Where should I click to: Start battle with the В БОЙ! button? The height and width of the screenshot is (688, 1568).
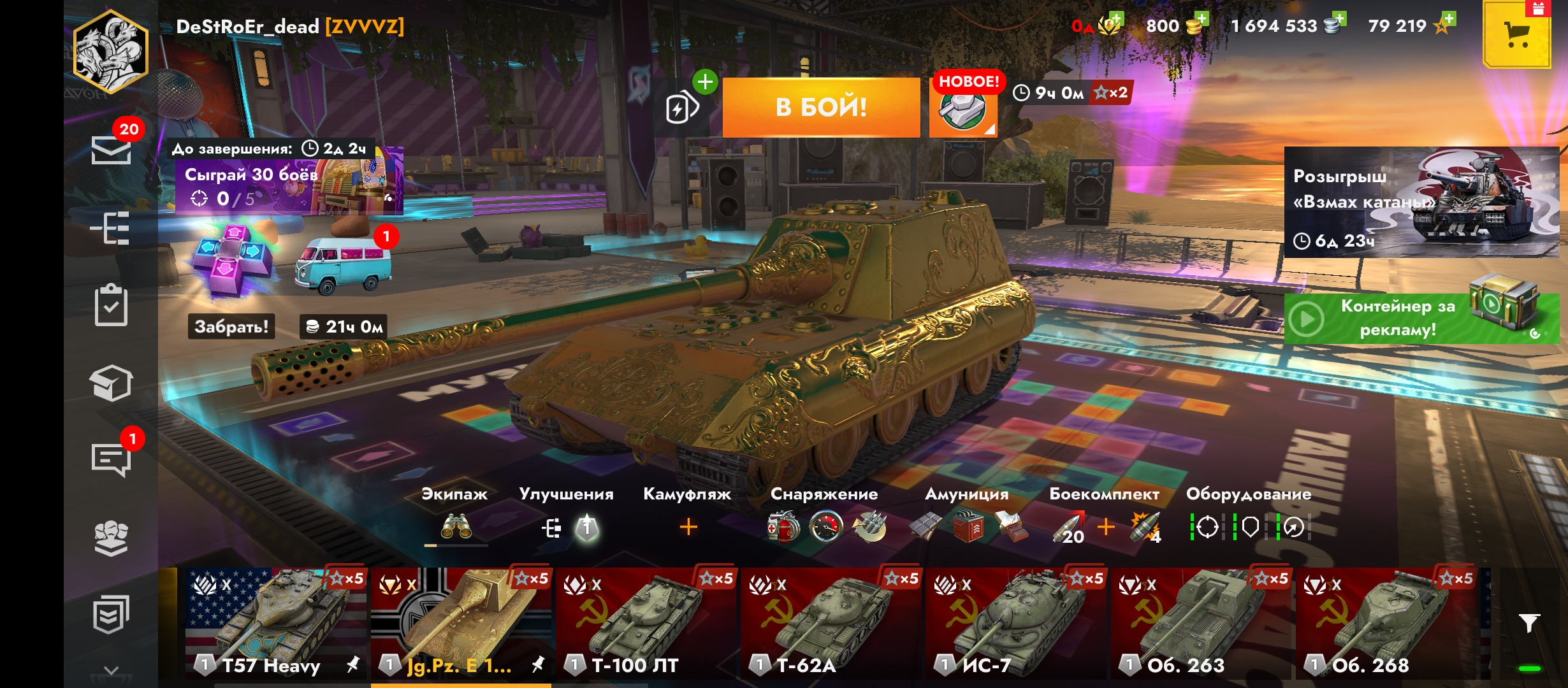tap(821, 107)
